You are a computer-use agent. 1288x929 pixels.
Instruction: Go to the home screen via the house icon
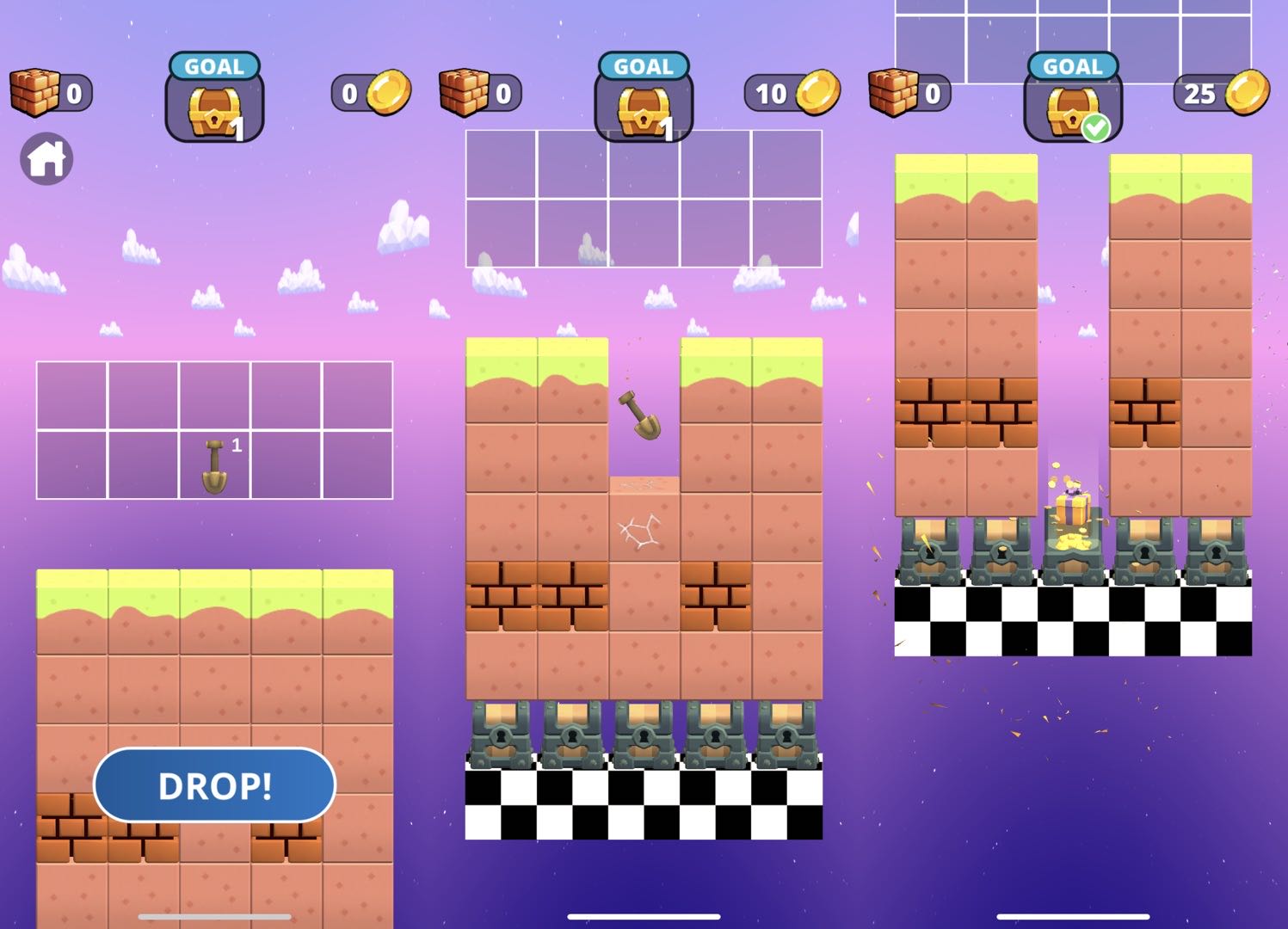coord(46,159)
